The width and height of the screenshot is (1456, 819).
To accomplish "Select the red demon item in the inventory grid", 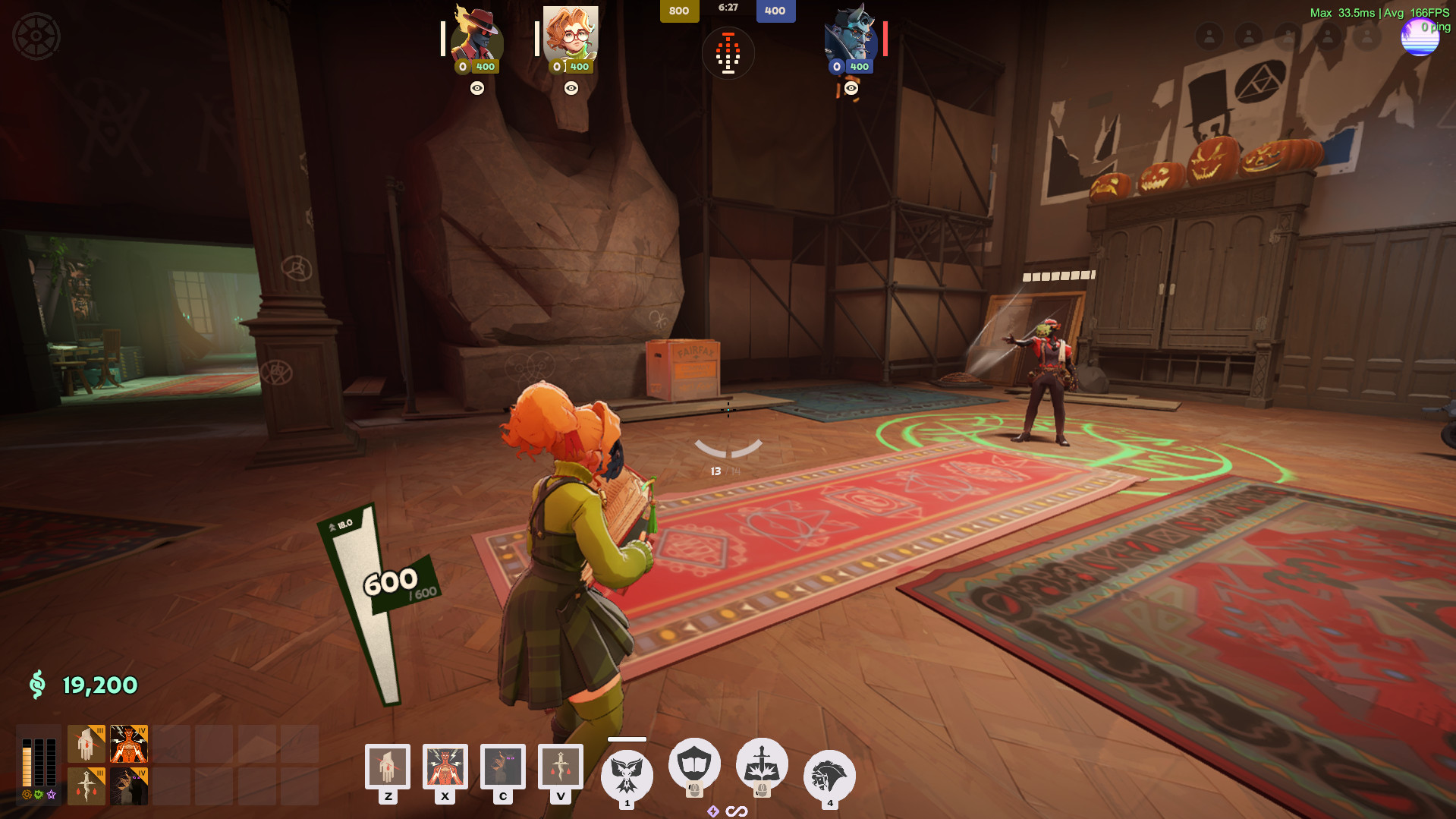I will pyautogui.click(x=129, y=744).
